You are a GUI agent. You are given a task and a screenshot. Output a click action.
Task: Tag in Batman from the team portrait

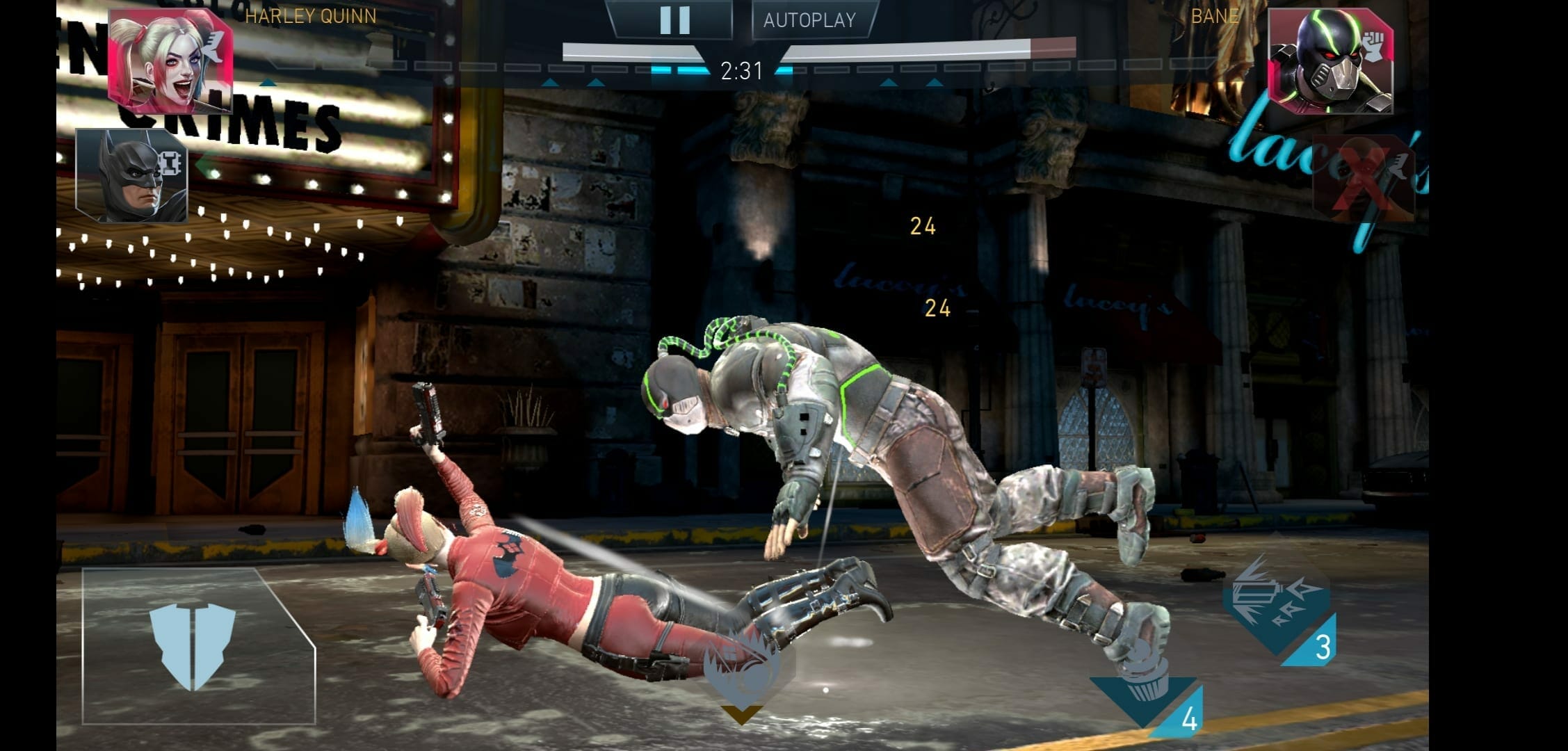[x=132, y=175]
